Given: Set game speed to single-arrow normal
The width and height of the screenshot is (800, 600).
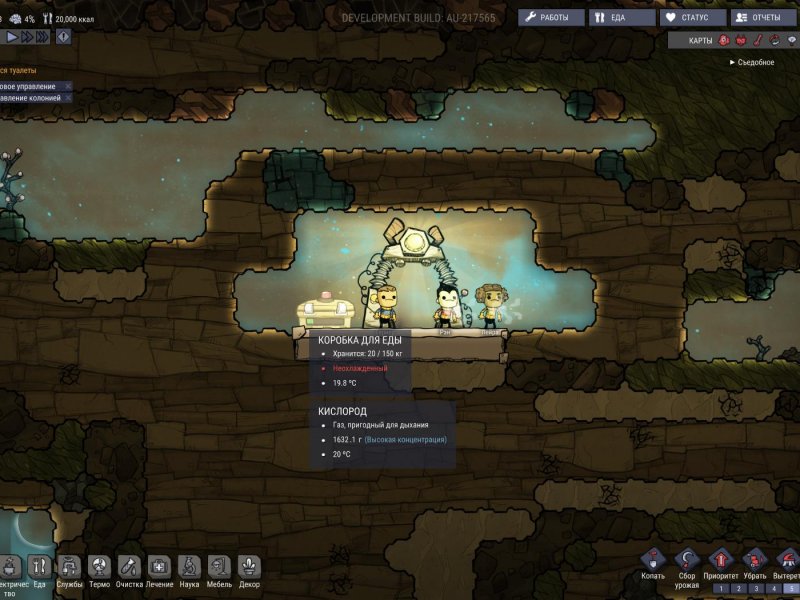Looking at the screenshot, I should [12, 36].
